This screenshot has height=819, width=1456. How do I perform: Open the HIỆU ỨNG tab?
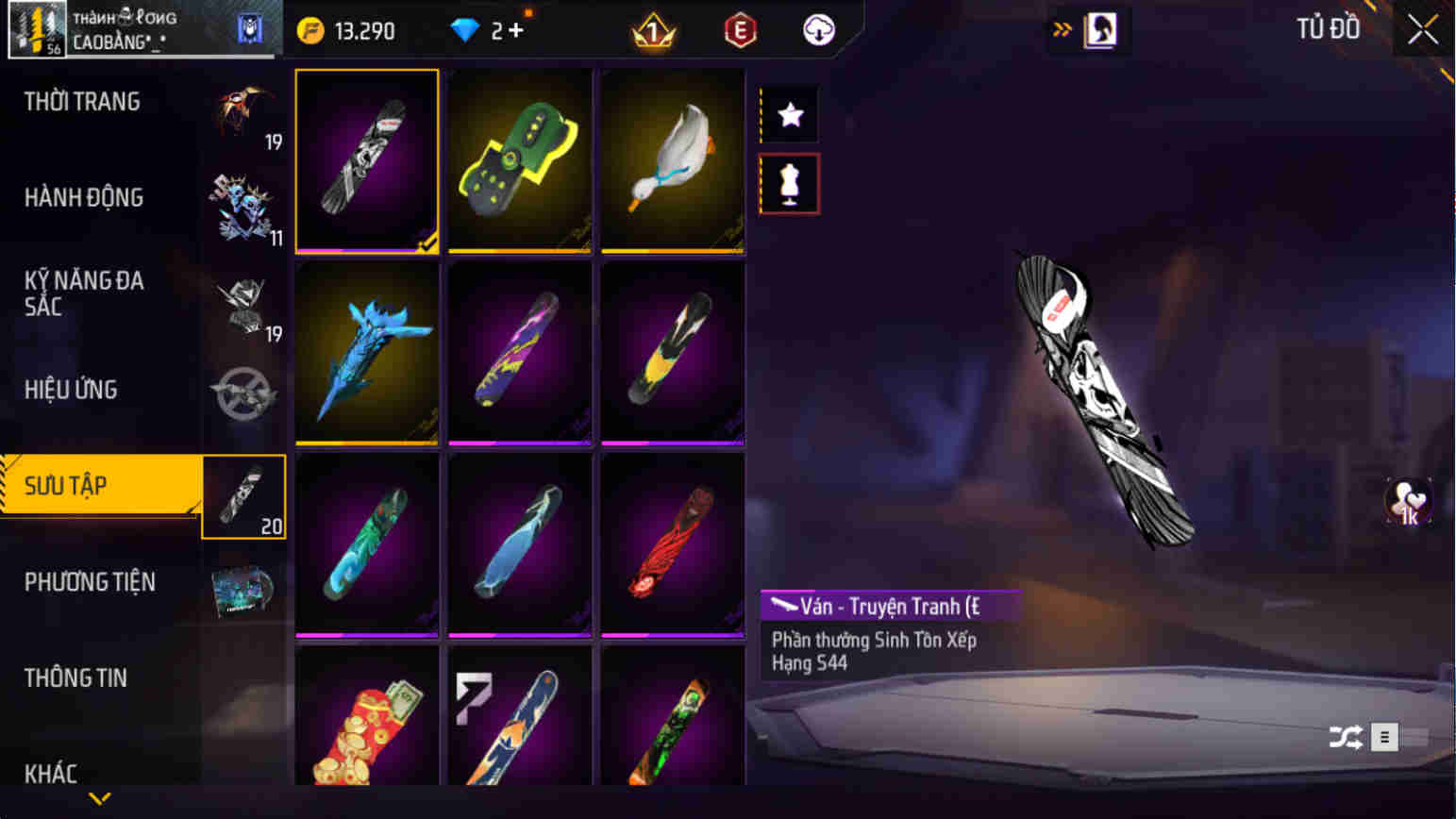[73, 389]
